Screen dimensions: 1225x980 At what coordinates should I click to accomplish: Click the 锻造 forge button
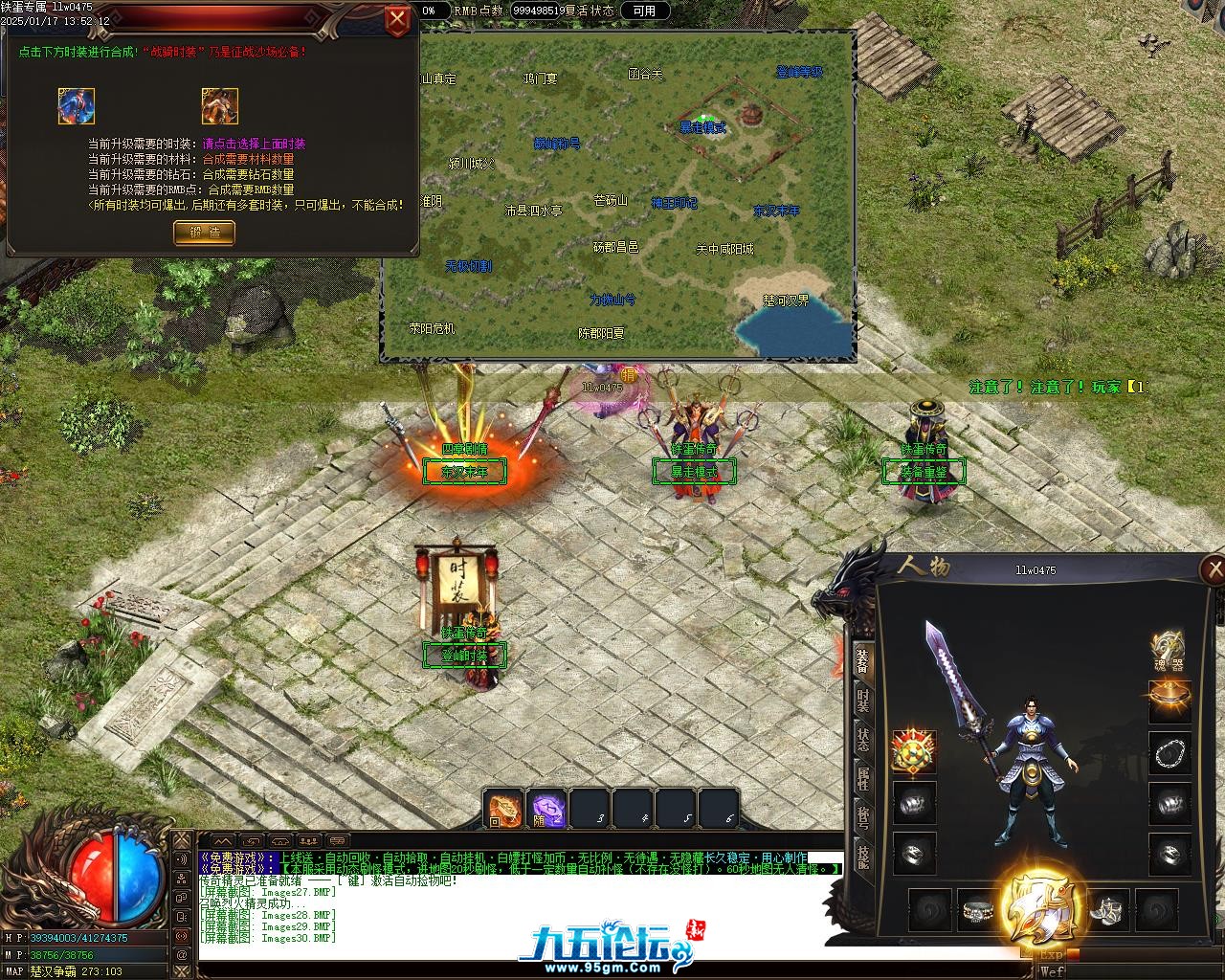[204, 232]
